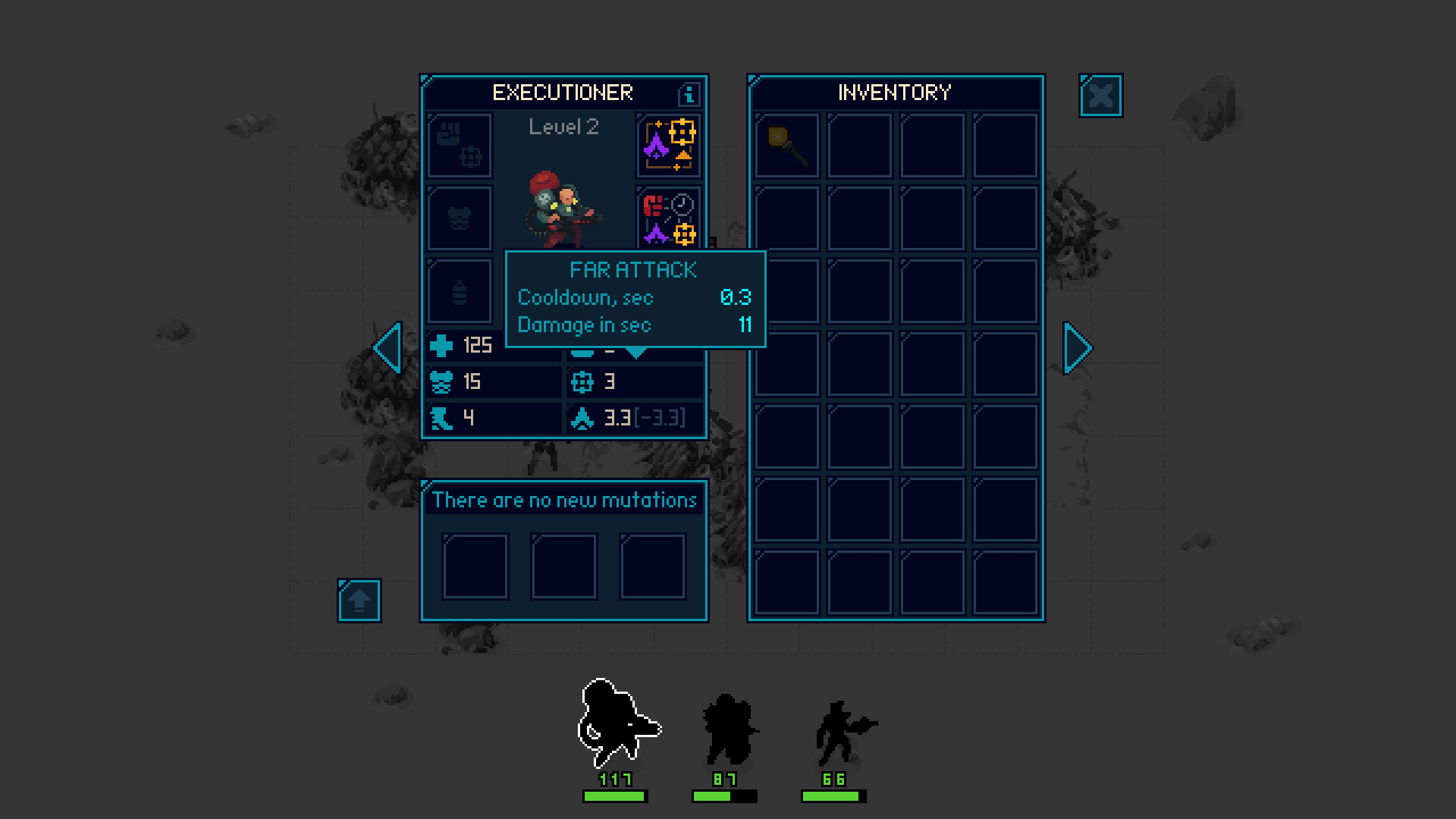Open the Executioner info panel
The width and height of the screenshot is (1456, 819).
689,93
